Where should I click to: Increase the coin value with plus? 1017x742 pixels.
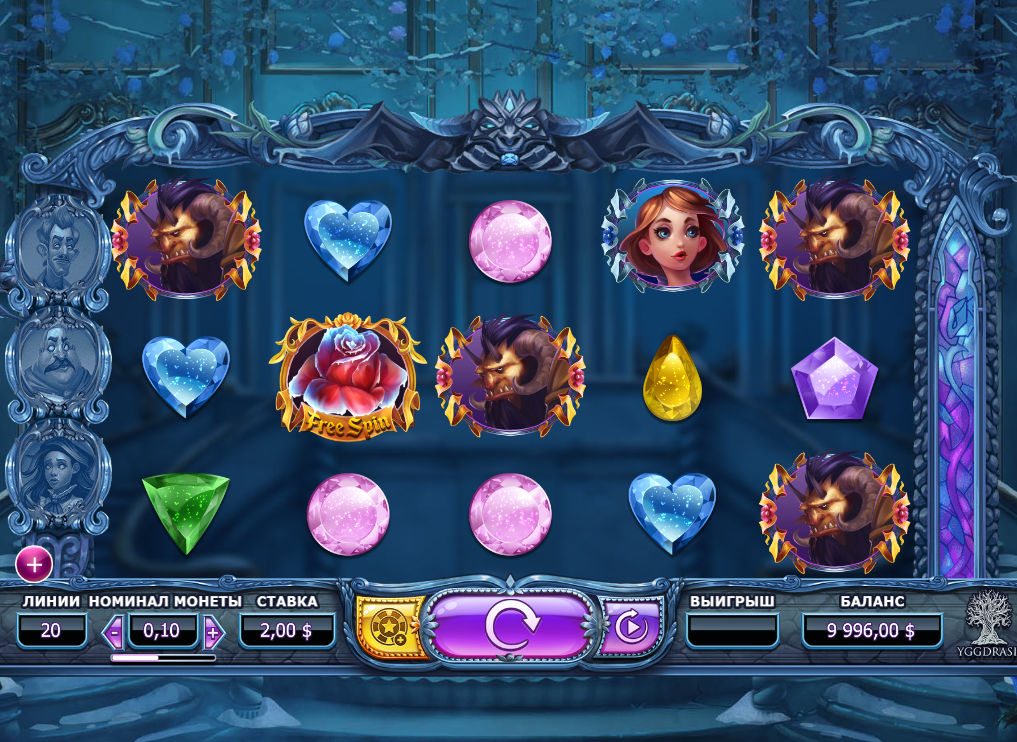(x=213, y=632)
